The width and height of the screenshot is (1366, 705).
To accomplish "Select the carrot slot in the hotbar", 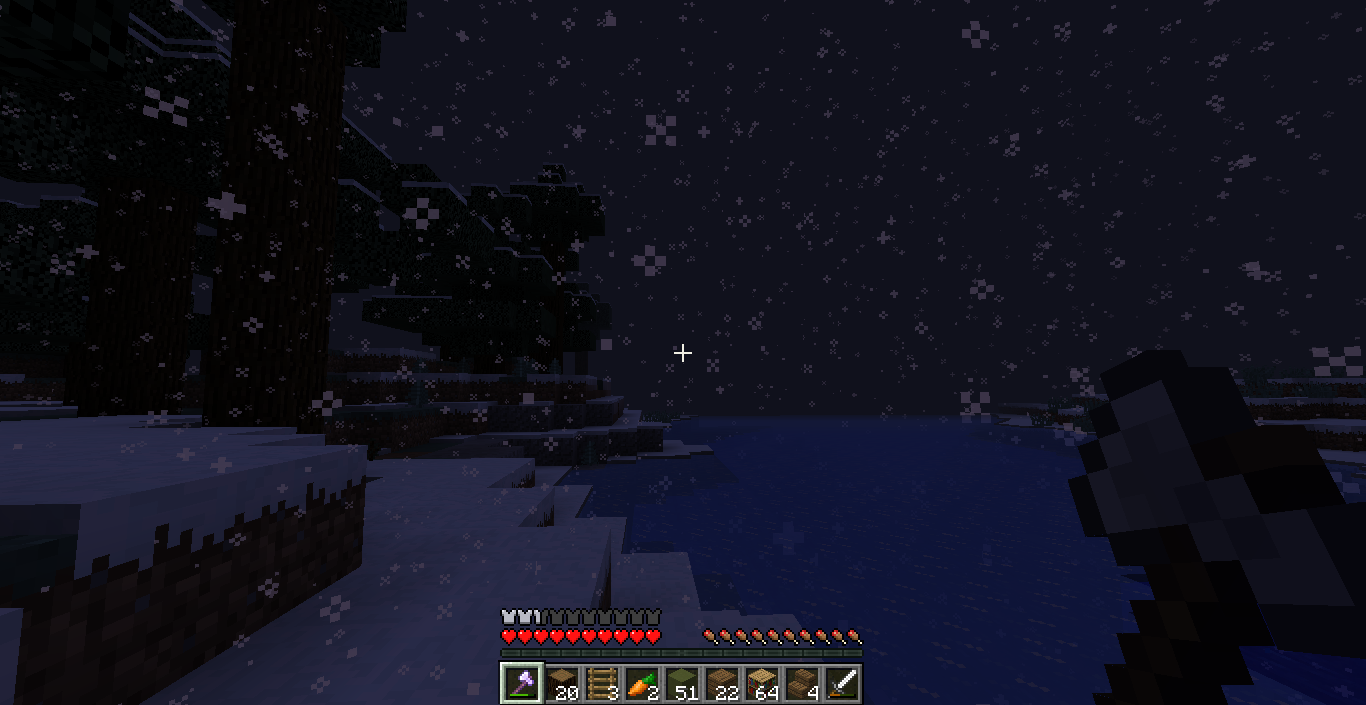I will click(x=642, y=683).
